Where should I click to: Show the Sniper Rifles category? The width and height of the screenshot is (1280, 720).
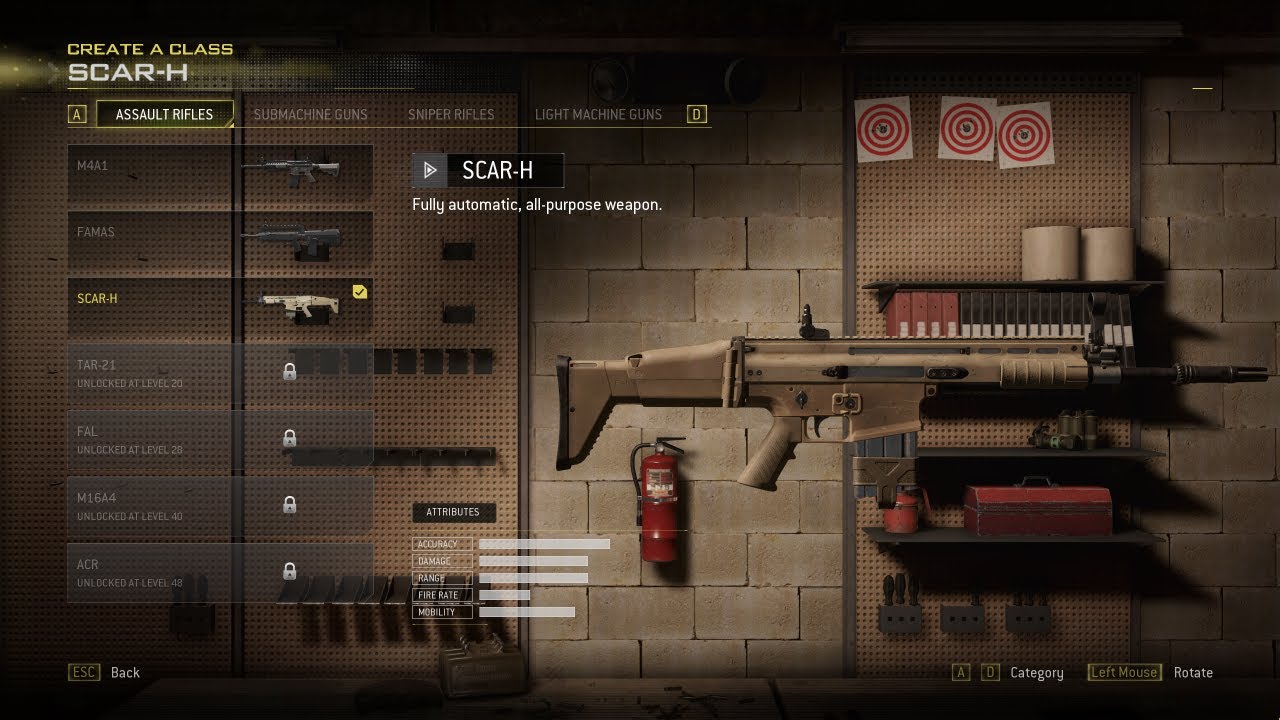click(x=451, y=114)
